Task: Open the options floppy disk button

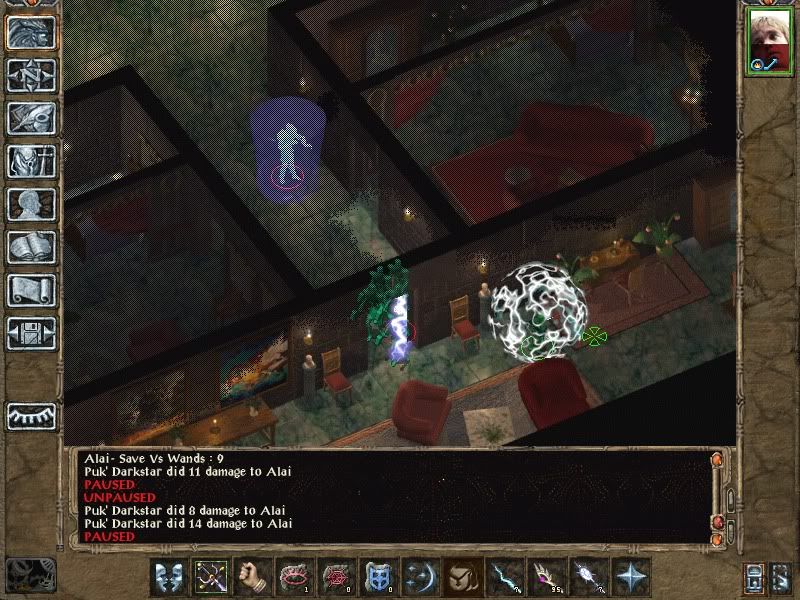Action: [x=31, y=332]
